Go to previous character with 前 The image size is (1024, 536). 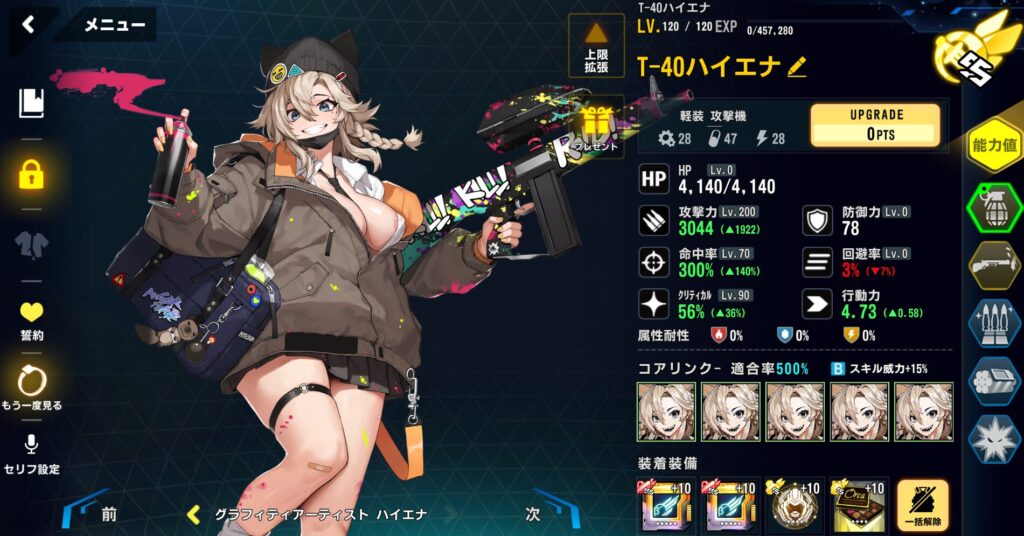[108, 514]
